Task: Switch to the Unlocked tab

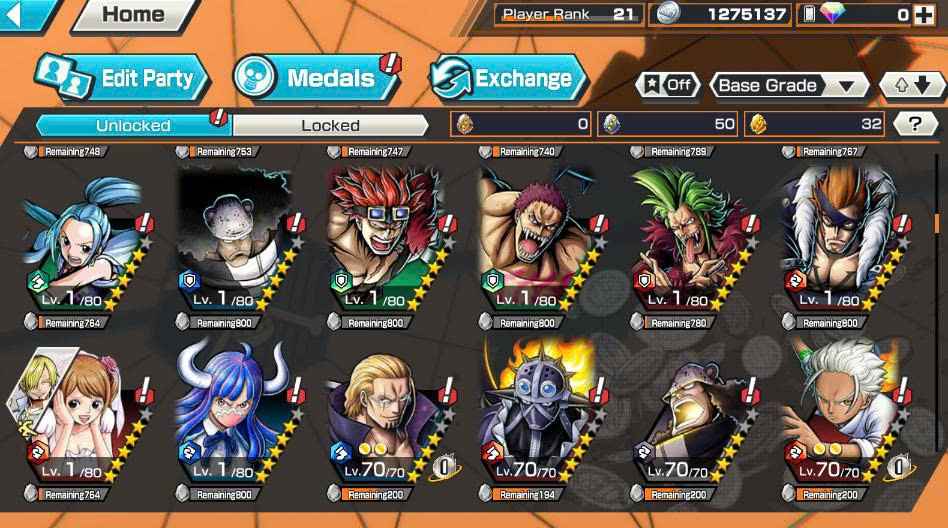Action: pyautogui.click(x=133, y=125)
